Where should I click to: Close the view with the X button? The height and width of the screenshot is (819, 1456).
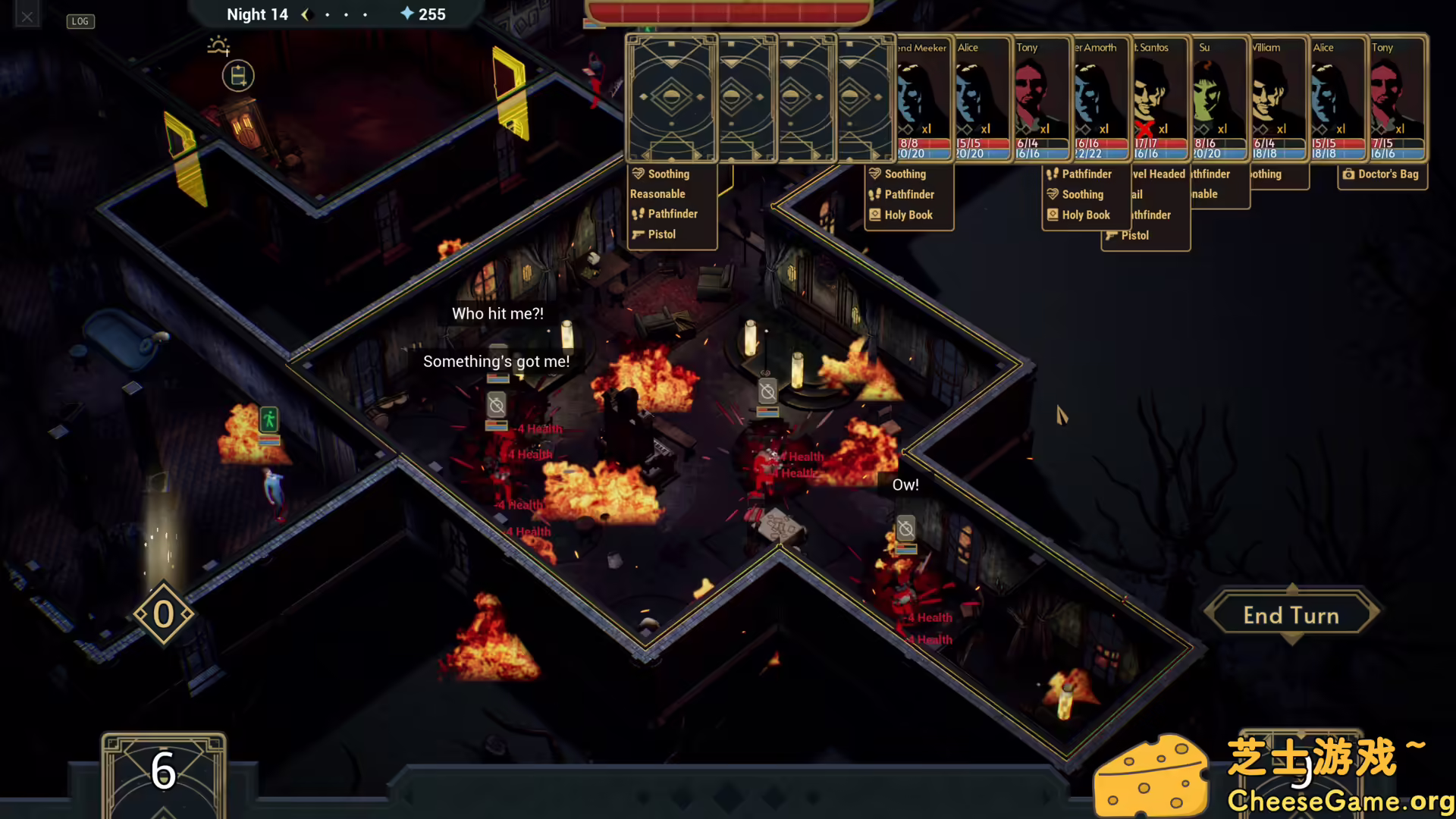[27, 16]
